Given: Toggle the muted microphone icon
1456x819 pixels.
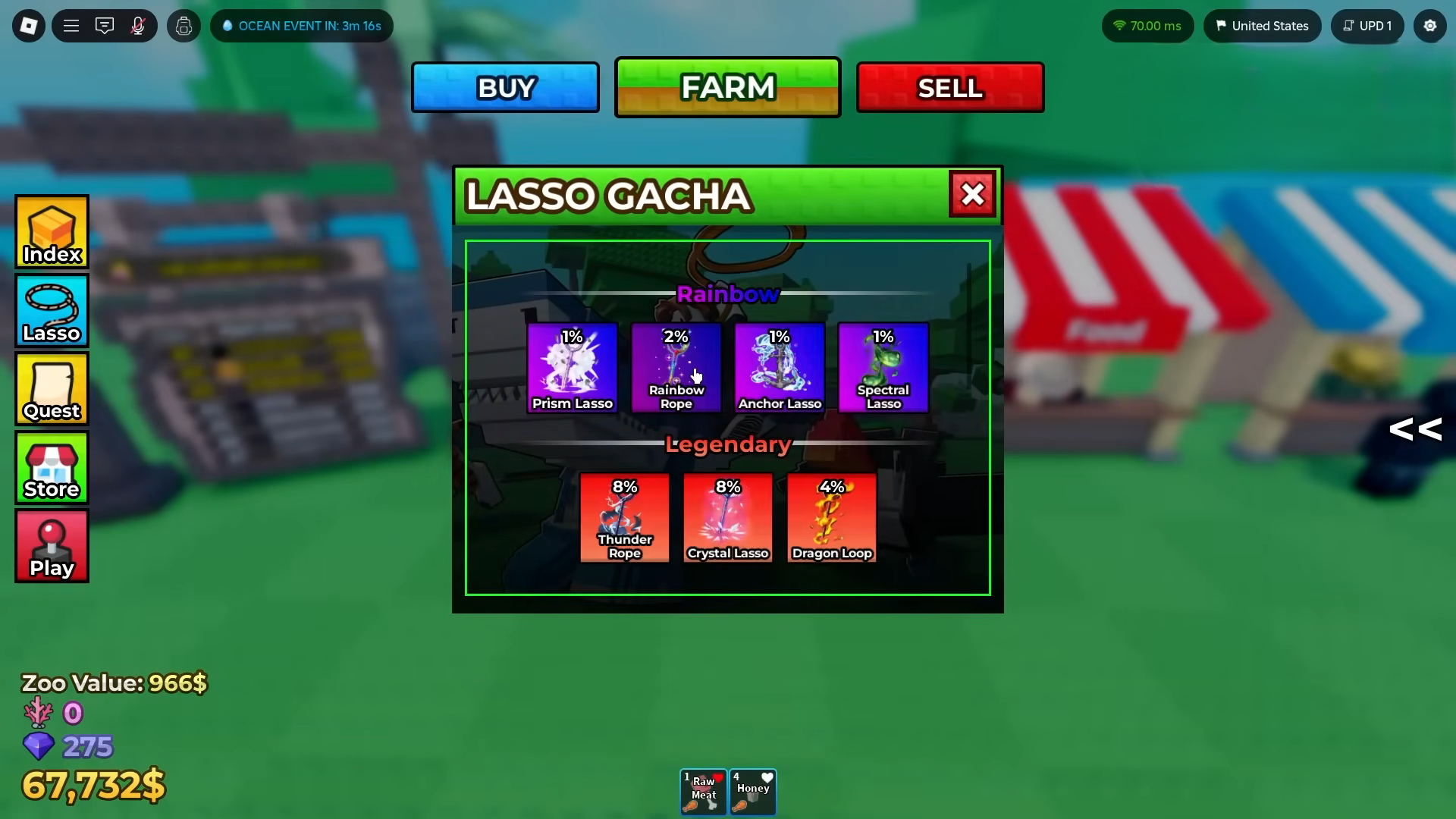Looking at the screenshot, I should coord(138,25).
